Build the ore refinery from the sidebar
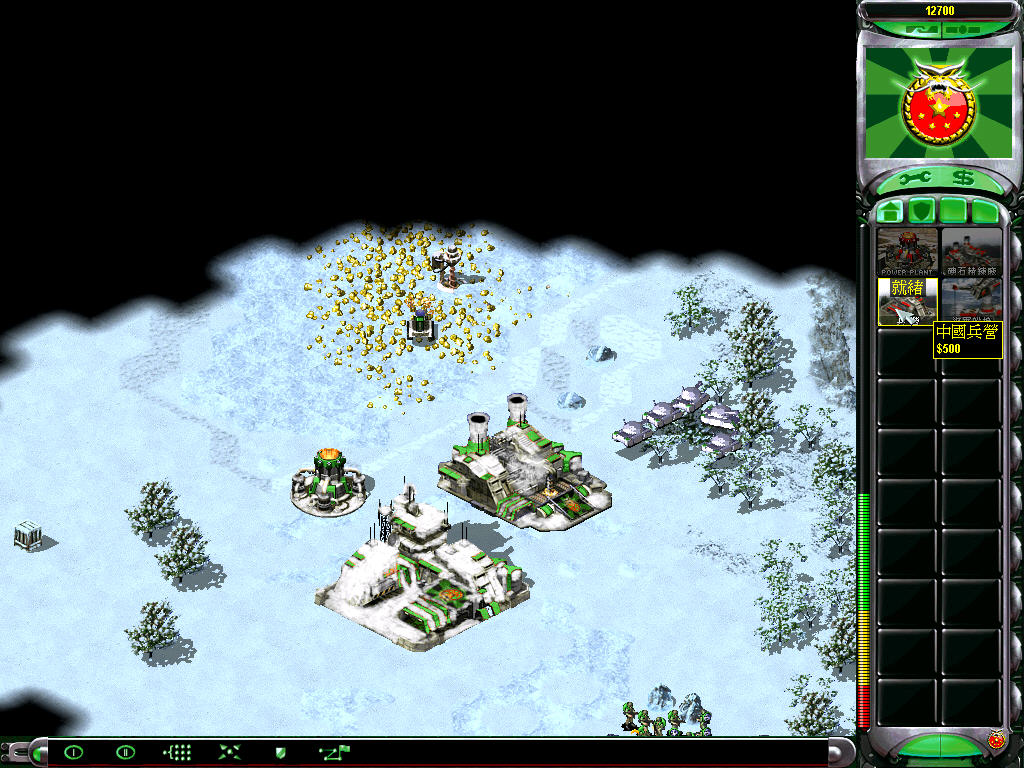 point(971,252)
